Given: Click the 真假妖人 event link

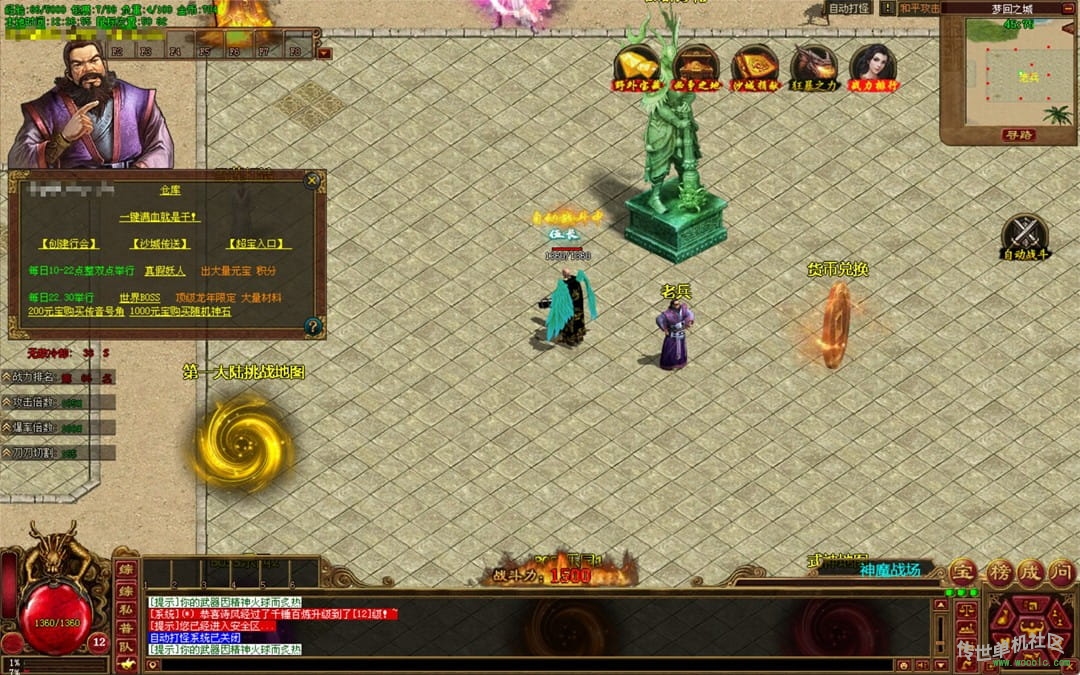Looking at the screenshot, I should pos(165,271).
